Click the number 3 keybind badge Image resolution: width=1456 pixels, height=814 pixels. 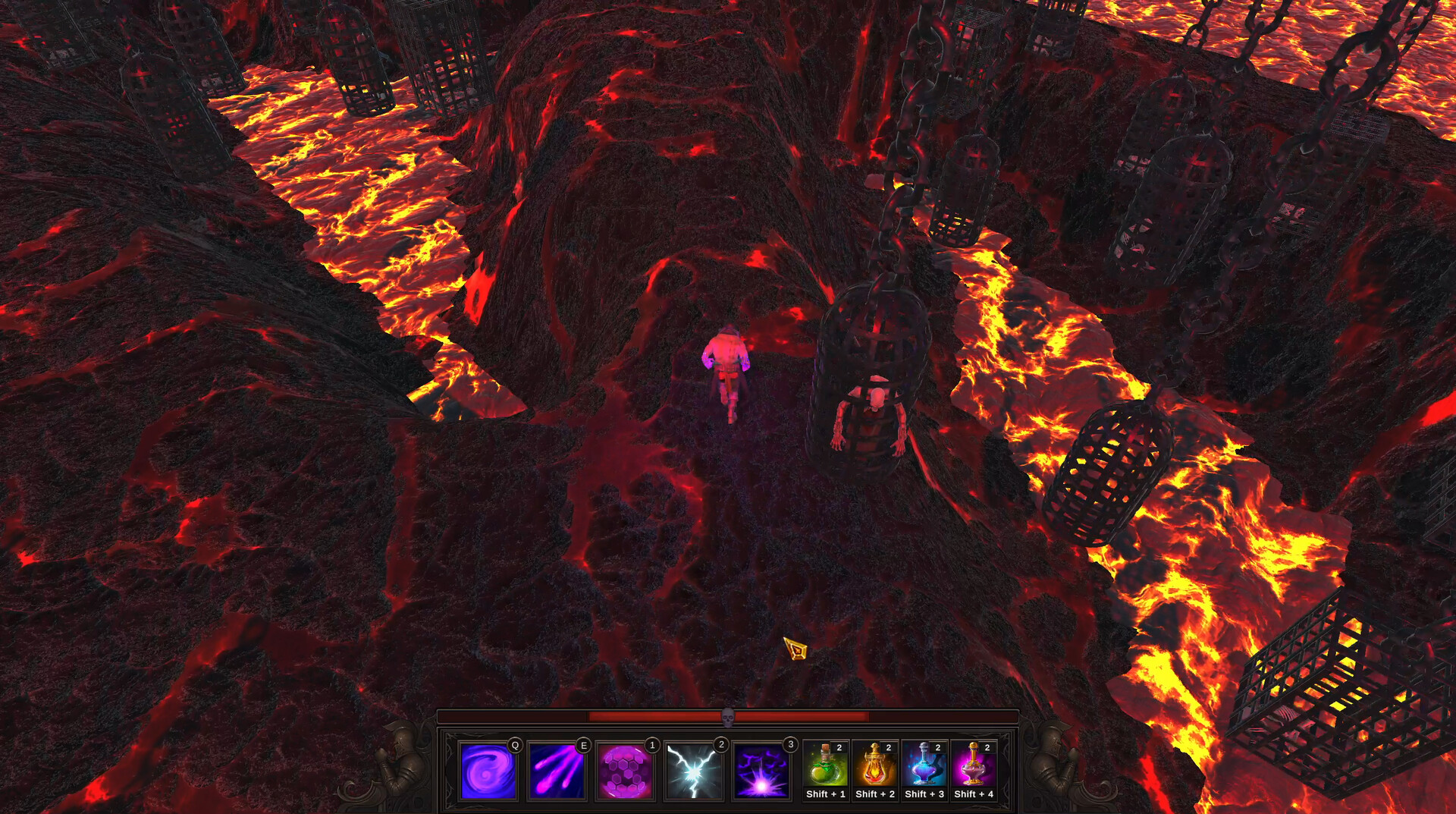[x=789, y=745]
